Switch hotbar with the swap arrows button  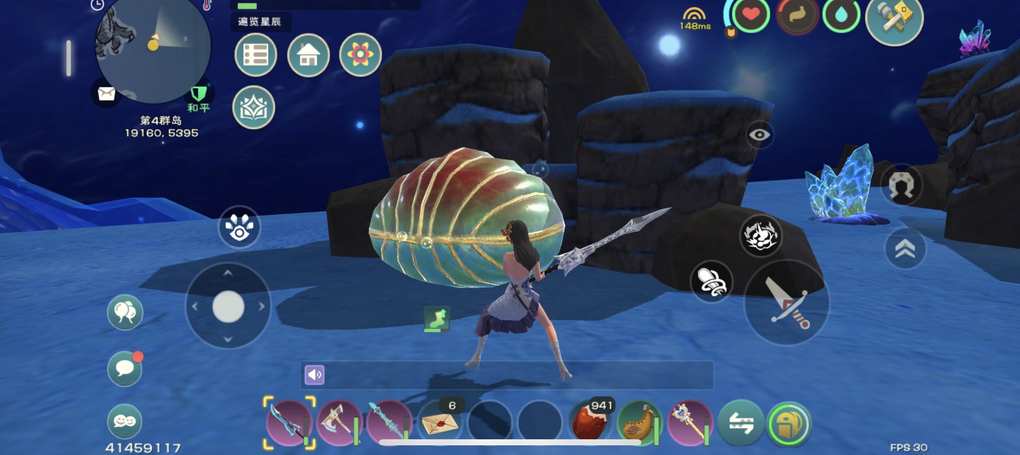click(741, 423)
